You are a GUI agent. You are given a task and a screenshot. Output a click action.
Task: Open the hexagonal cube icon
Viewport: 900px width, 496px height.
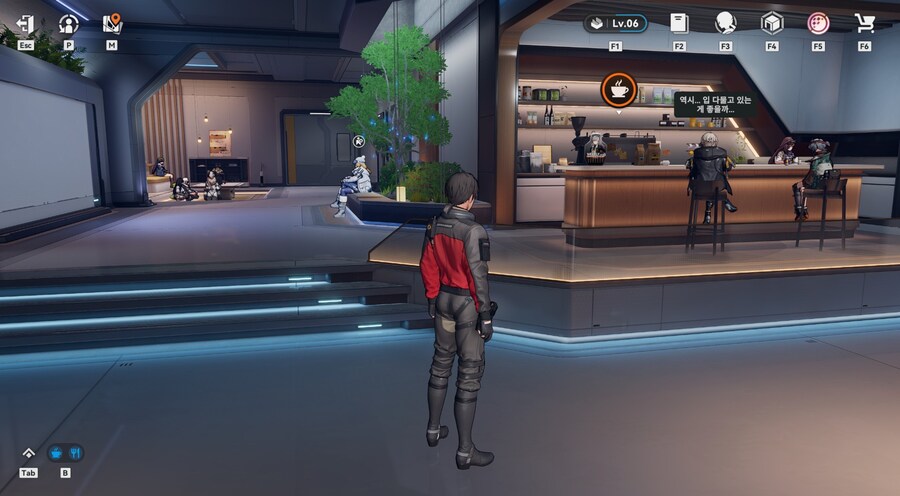[x=771, y=23]
